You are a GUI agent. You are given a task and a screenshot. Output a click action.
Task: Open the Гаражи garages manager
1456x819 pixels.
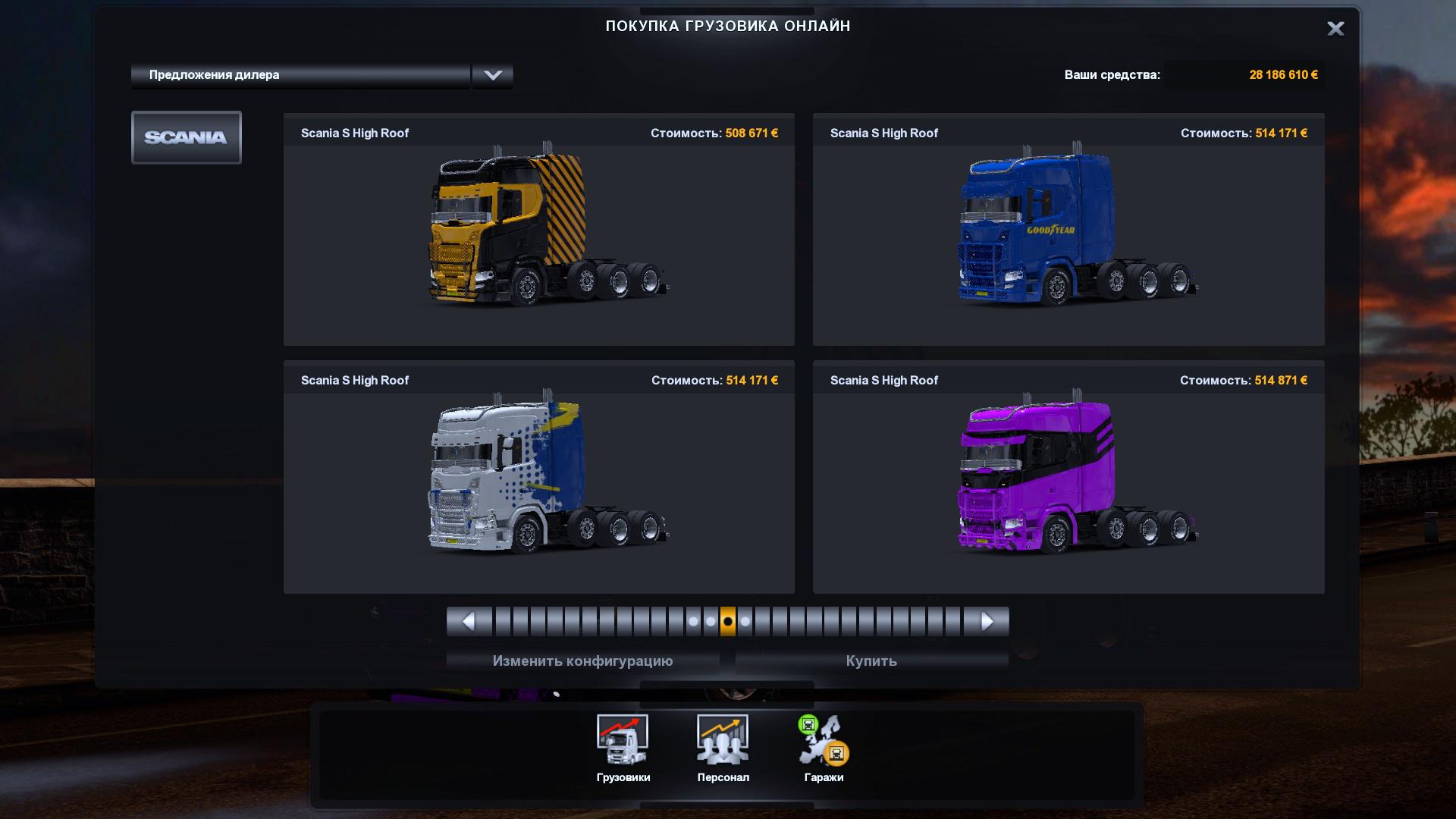pos(824,748)
